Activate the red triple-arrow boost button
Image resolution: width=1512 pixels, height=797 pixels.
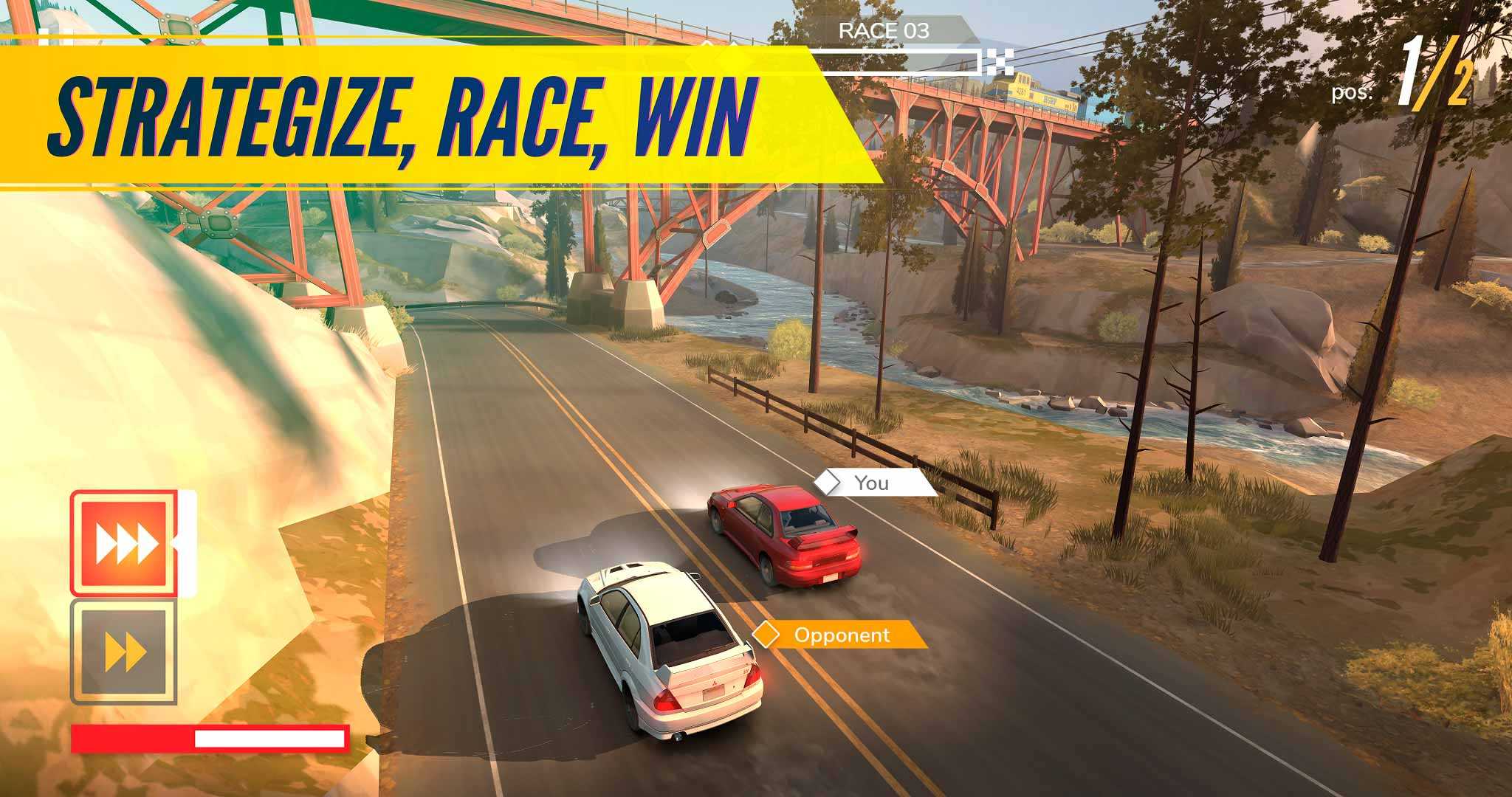click(124, 543)
